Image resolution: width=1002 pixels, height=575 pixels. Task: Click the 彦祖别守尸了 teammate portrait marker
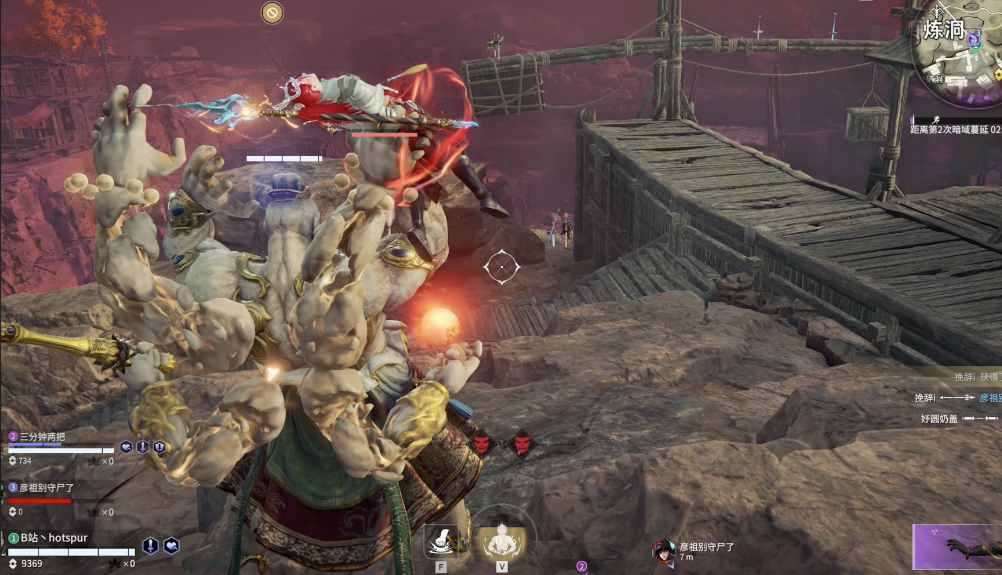662,550
